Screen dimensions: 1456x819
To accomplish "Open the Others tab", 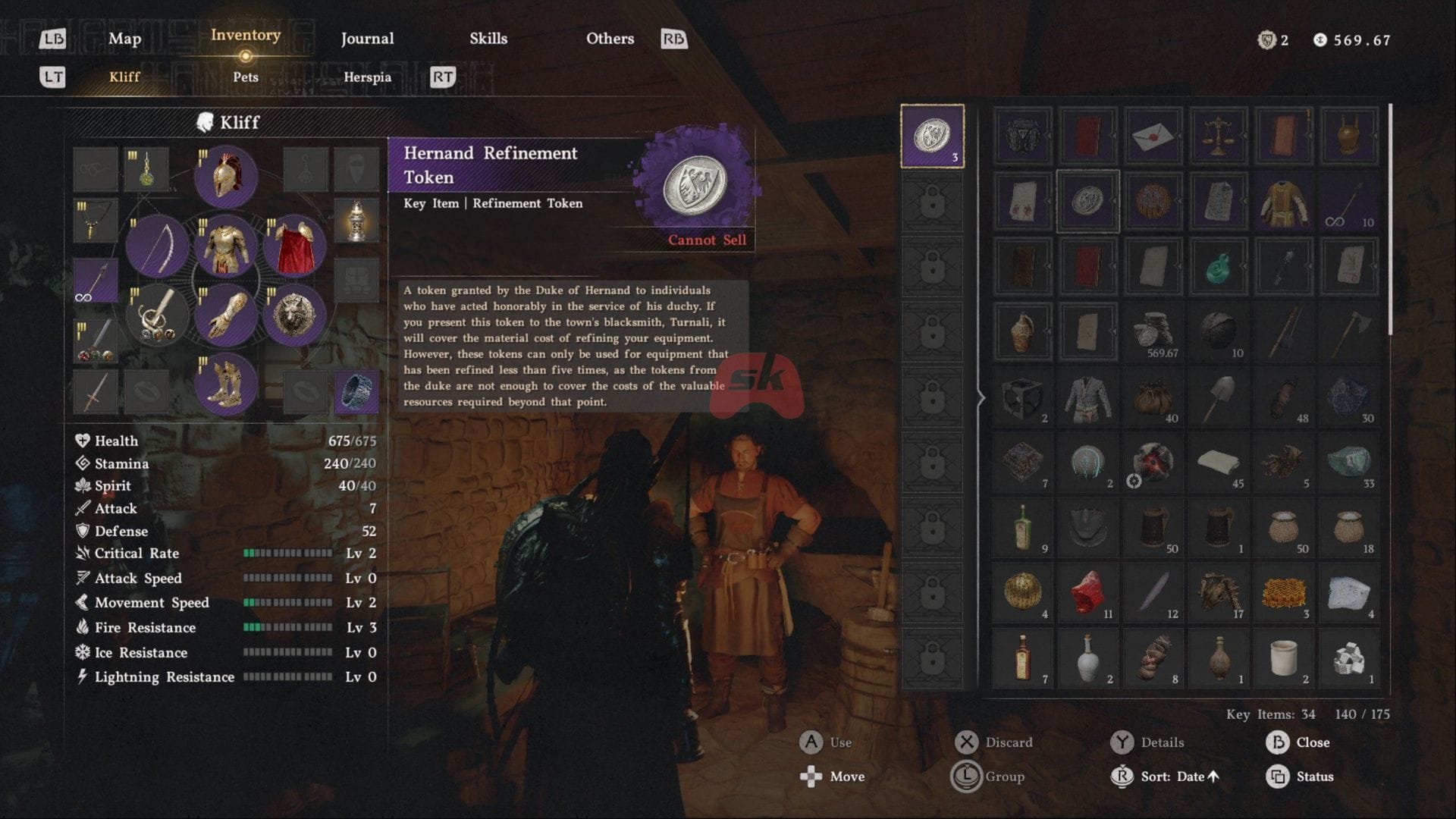I will (x=610, y=39).
